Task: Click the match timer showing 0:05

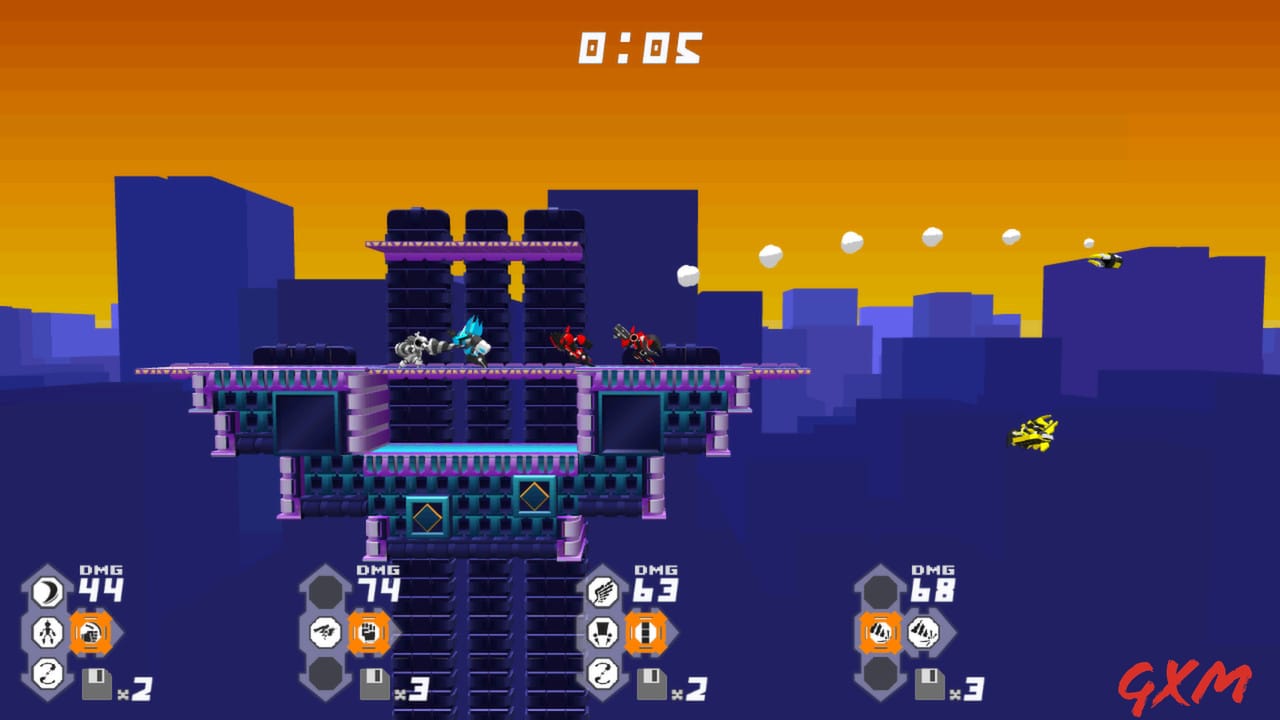Action: point(640,45)
